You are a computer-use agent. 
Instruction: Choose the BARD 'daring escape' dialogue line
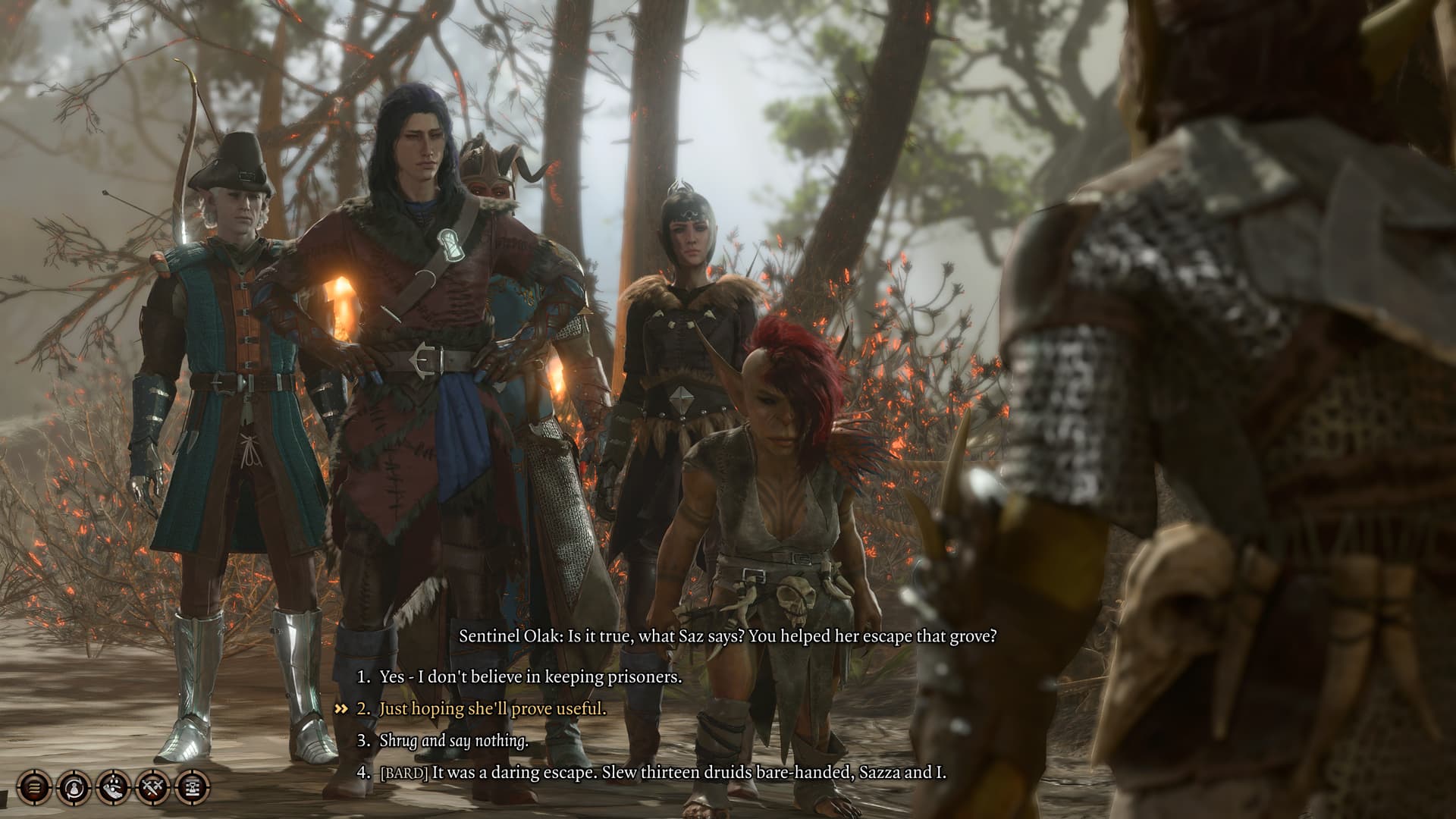(662, 773)
